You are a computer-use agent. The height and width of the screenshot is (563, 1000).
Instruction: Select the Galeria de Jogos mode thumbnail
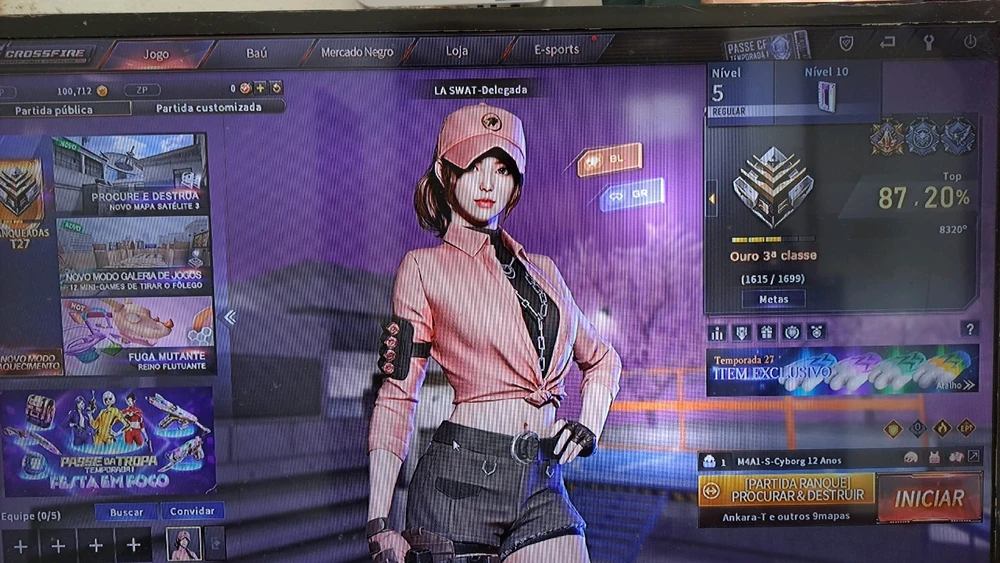134,255
